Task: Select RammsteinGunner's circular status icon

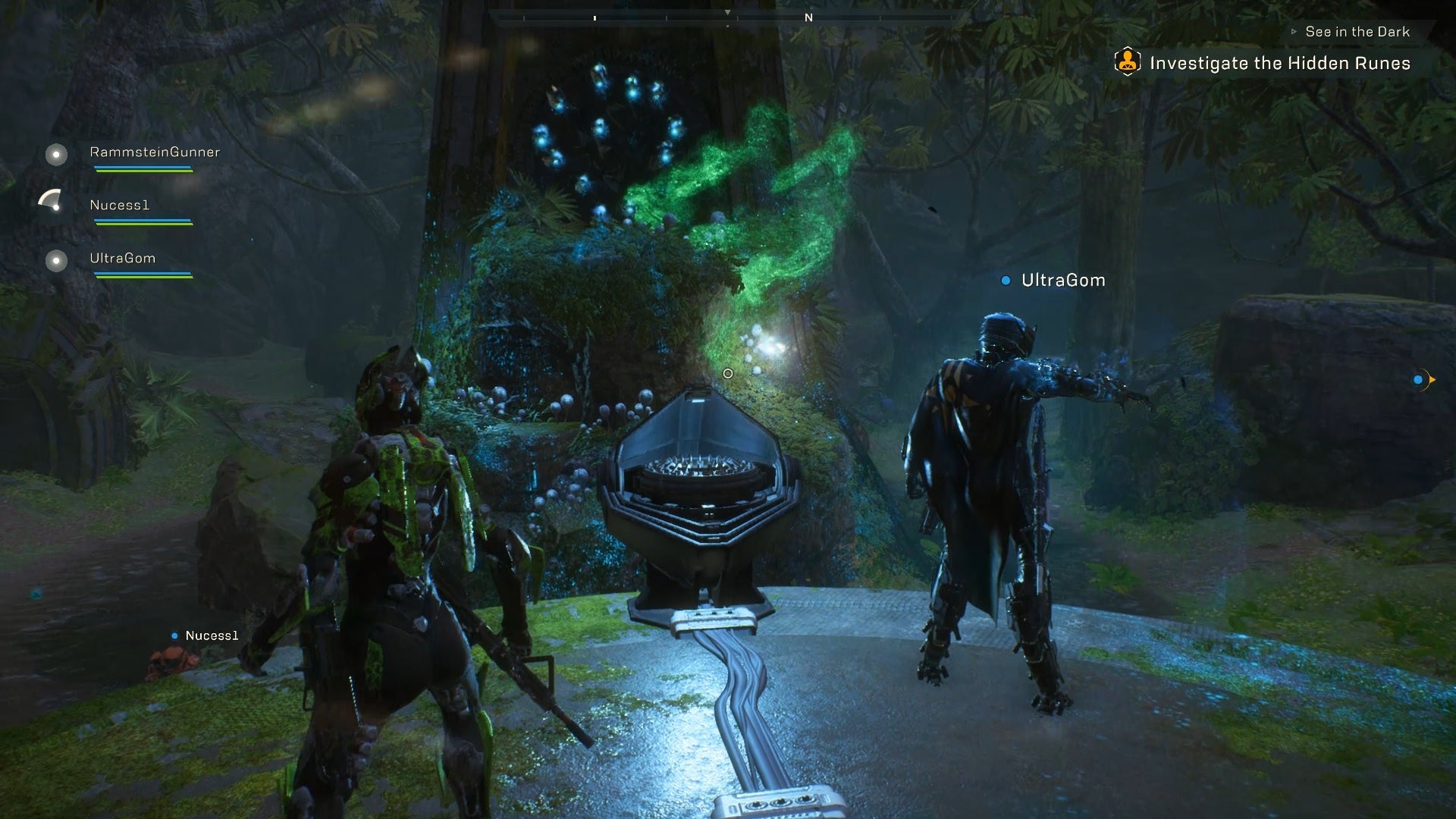Action: click(x=55, y=155)
